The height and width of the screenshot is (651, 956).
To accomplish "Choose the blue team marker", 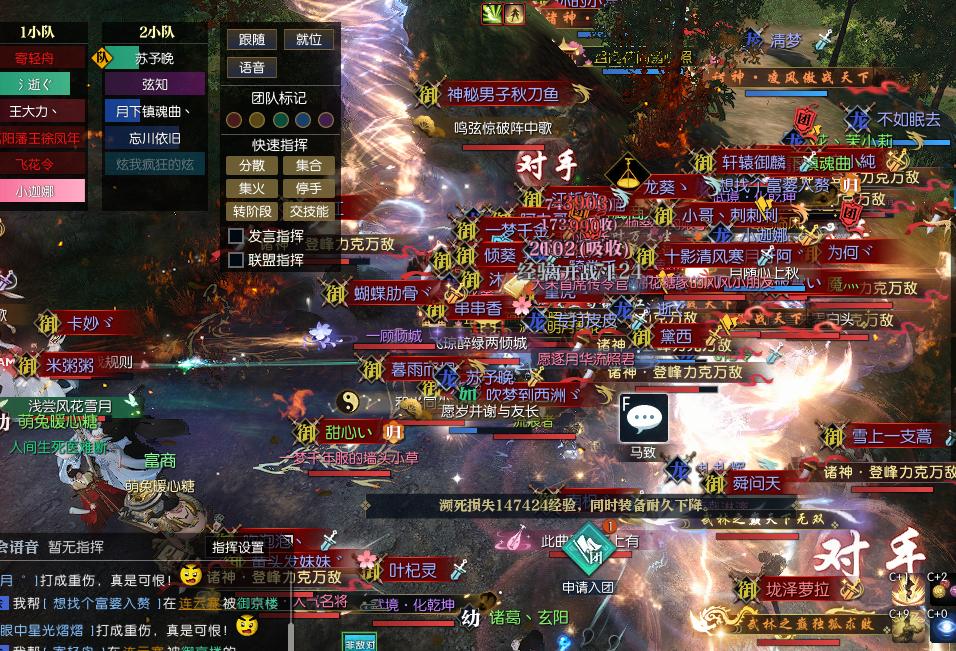I will 303,120.
